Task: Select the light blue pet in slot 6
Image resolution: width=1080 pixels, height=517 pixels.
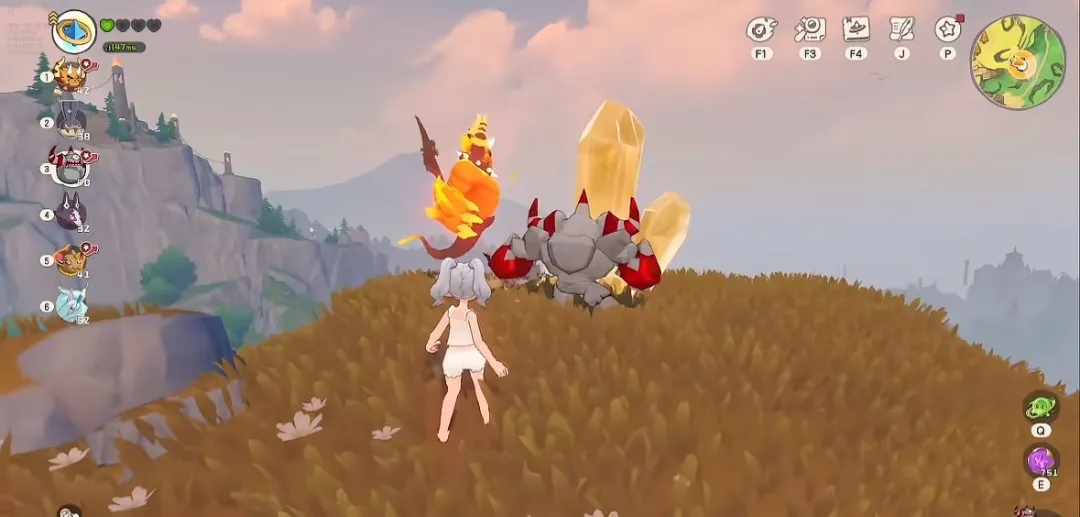Action: tap(70, 304)
